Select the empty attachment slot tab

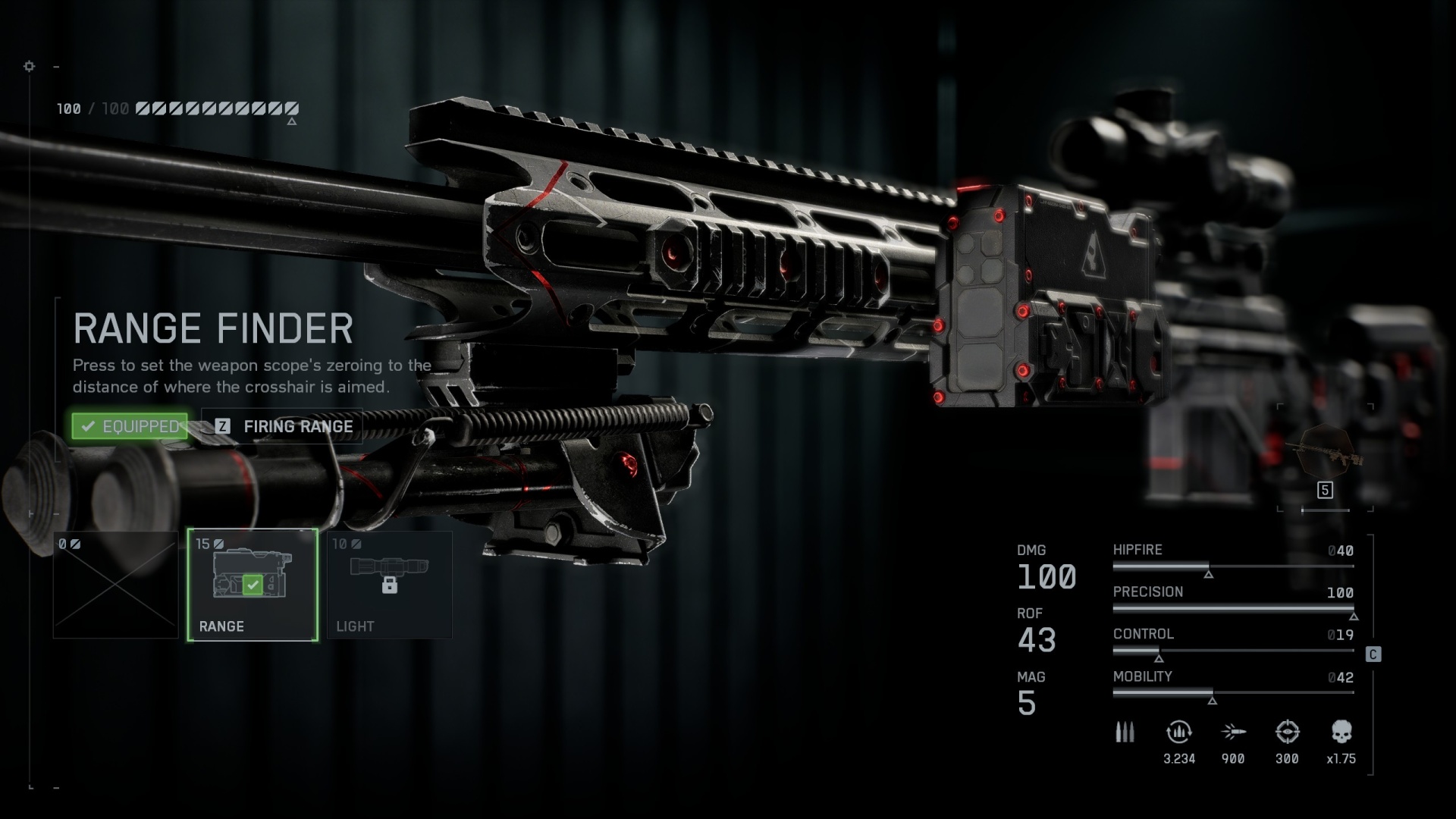point(115,584)
